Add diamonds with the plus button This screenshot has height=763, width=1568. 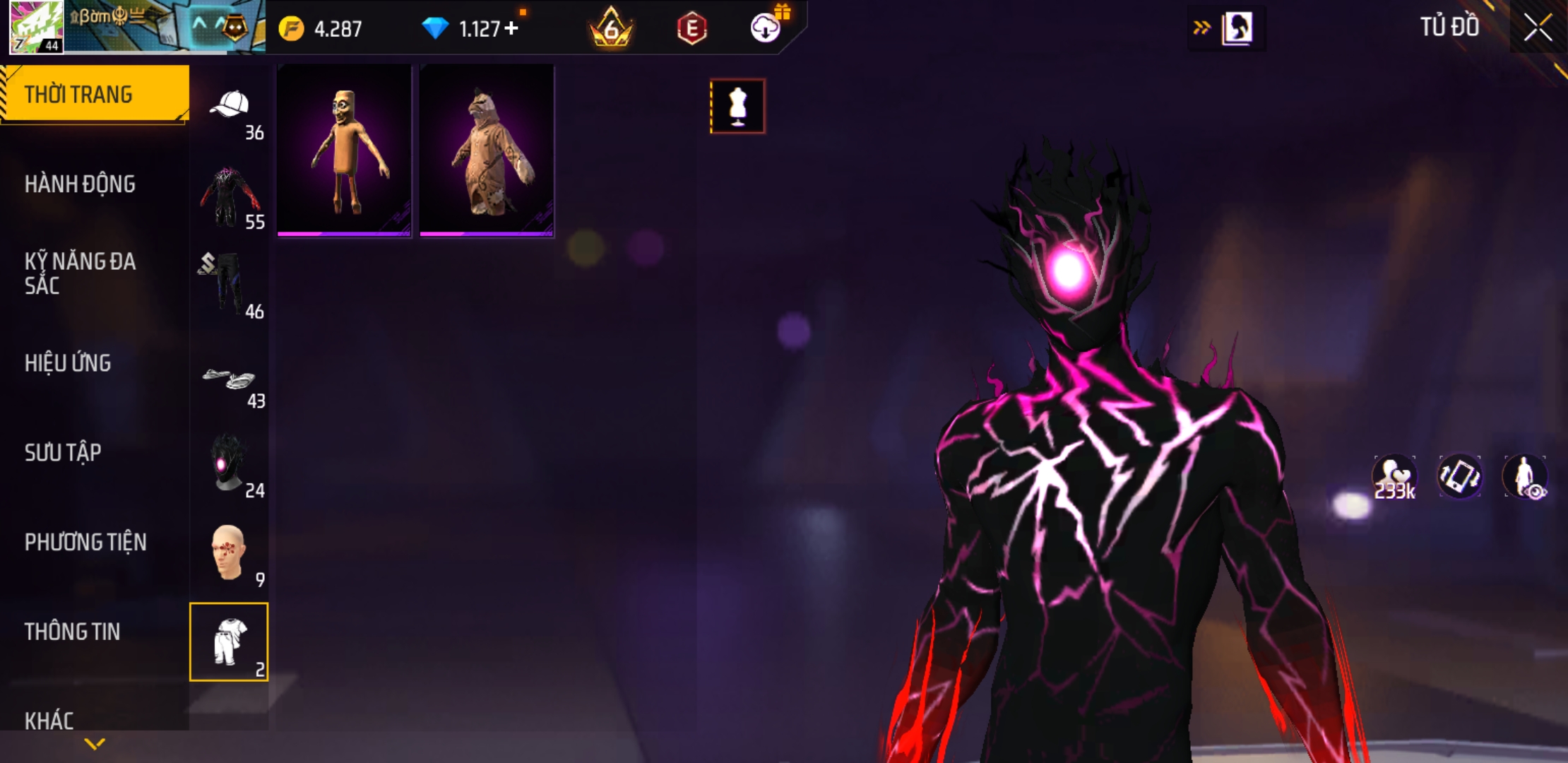(511, 28)
